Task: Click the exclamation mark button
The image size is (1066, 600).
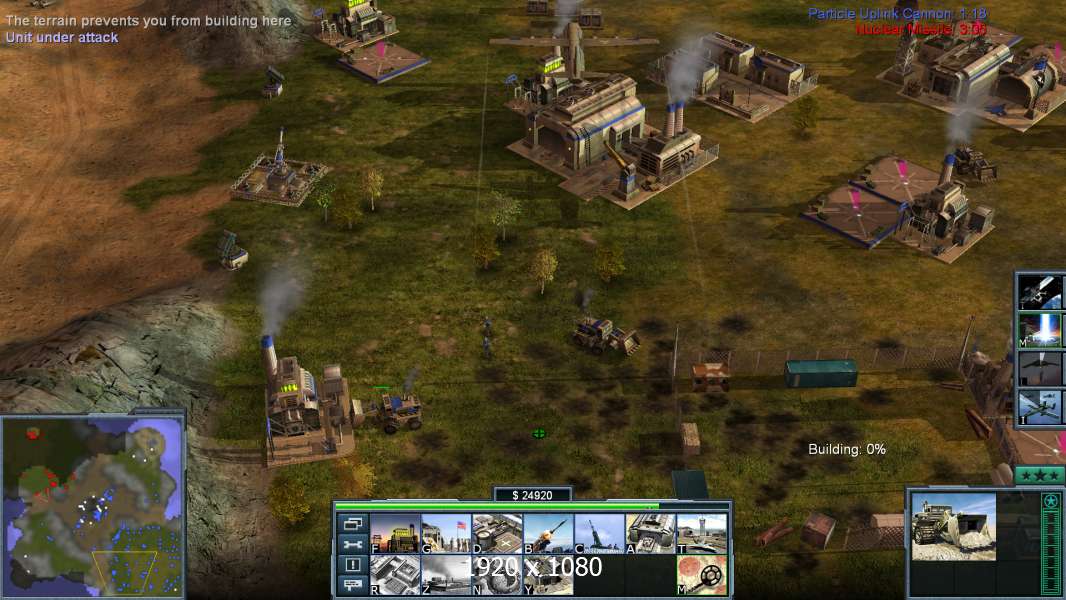Action: pyautogui.click(x=352, y=565)
